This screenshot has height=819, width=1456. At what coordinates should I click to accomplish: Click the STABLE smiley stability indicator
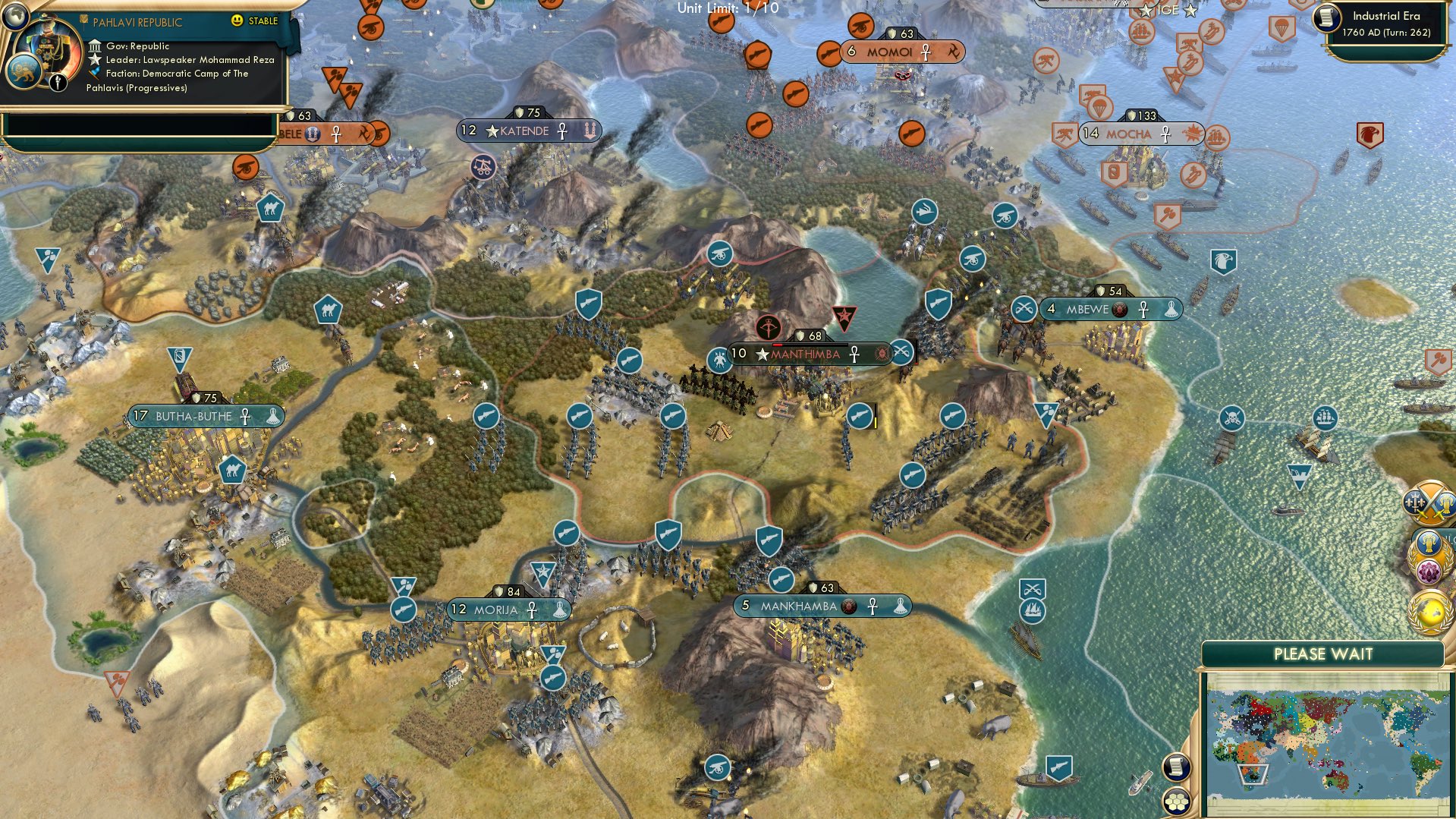click(237, 22)
